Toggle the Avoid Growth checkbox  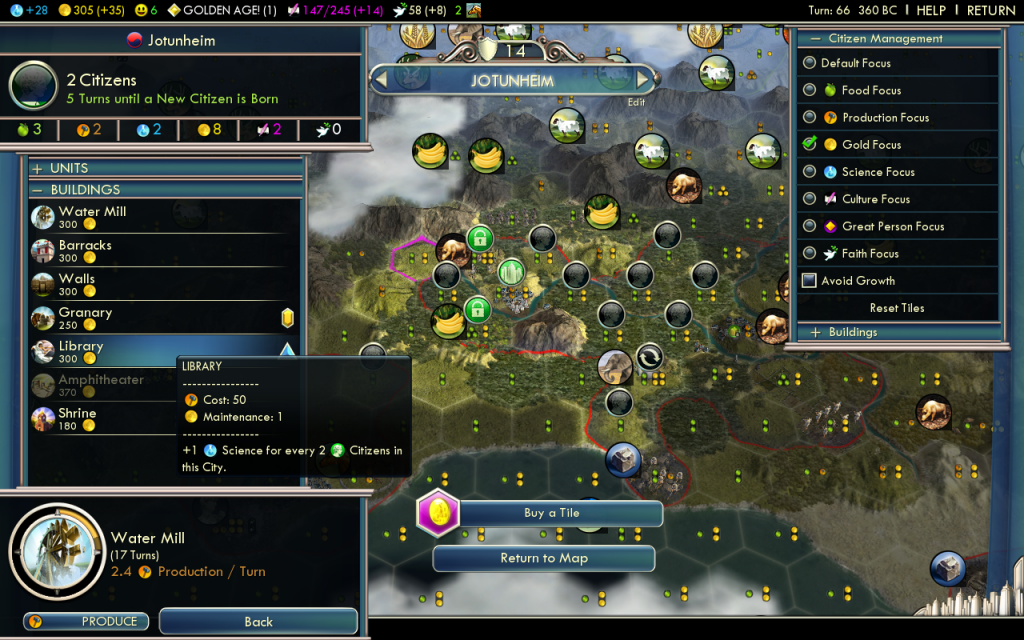click(809, 281)
